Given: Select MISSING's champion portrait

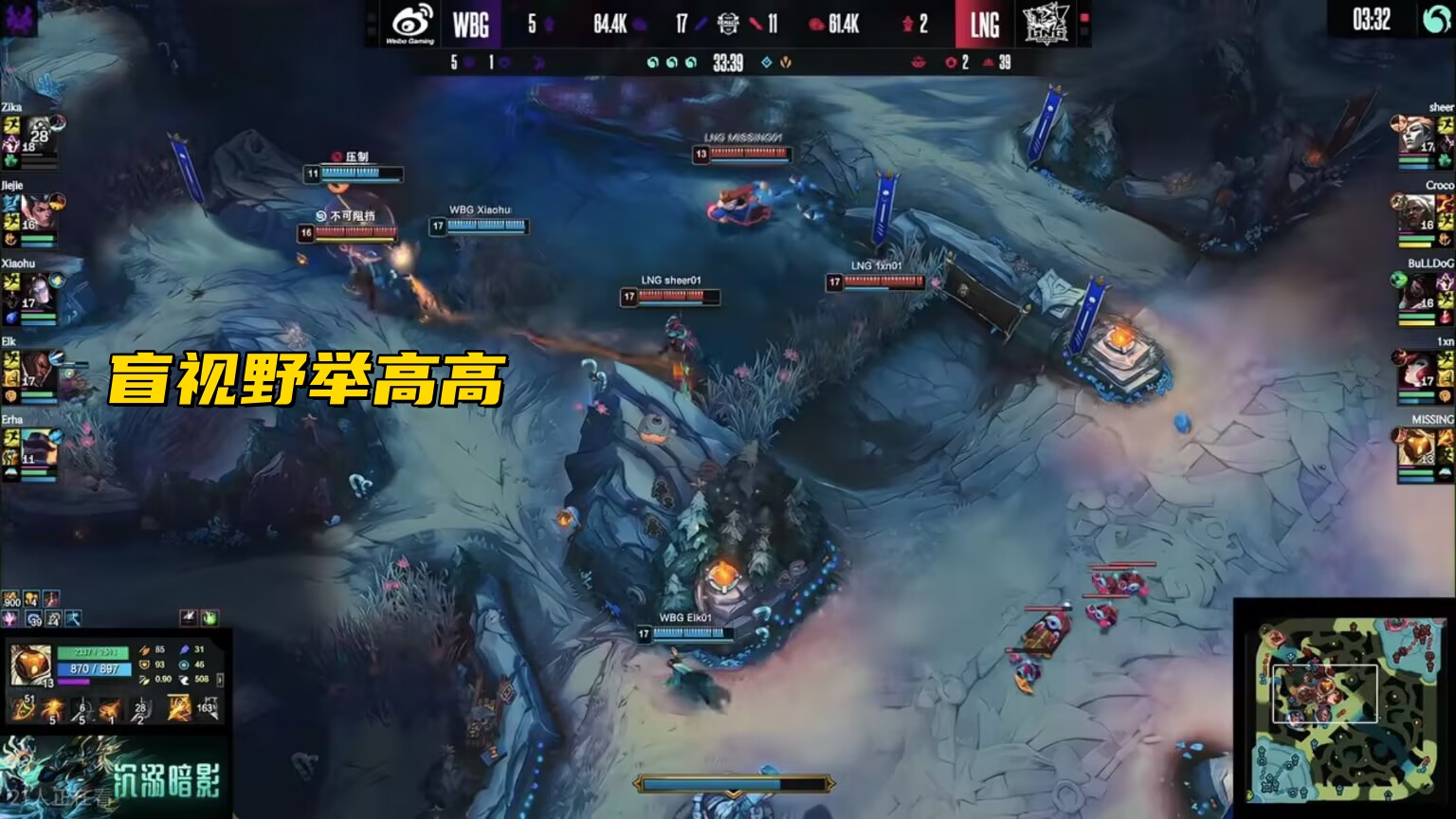Looking at the screenshot, I should (x=1418, y=446).
